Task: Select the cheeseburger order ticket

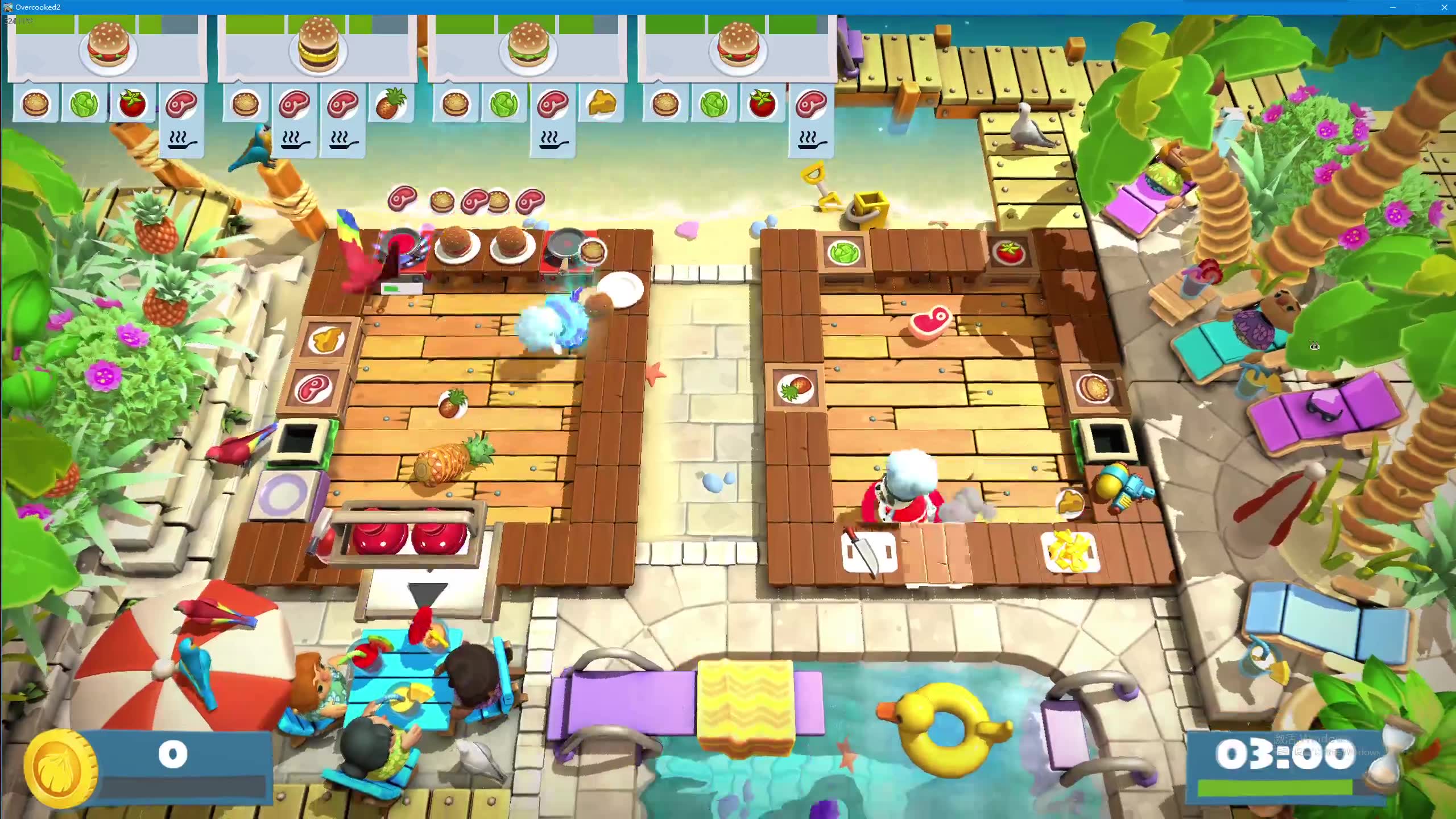Action: click(527, 48)
